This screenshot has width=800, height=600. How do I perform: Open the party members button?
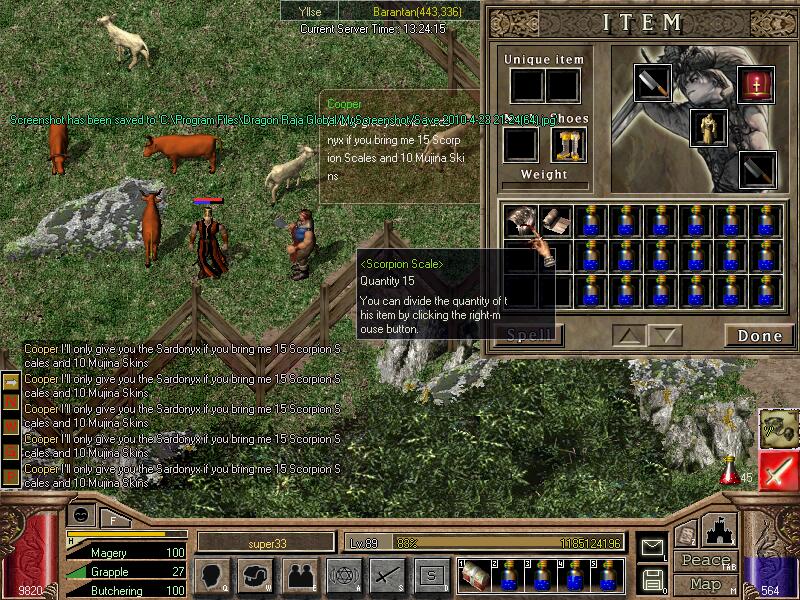click(x=300, y=575)
